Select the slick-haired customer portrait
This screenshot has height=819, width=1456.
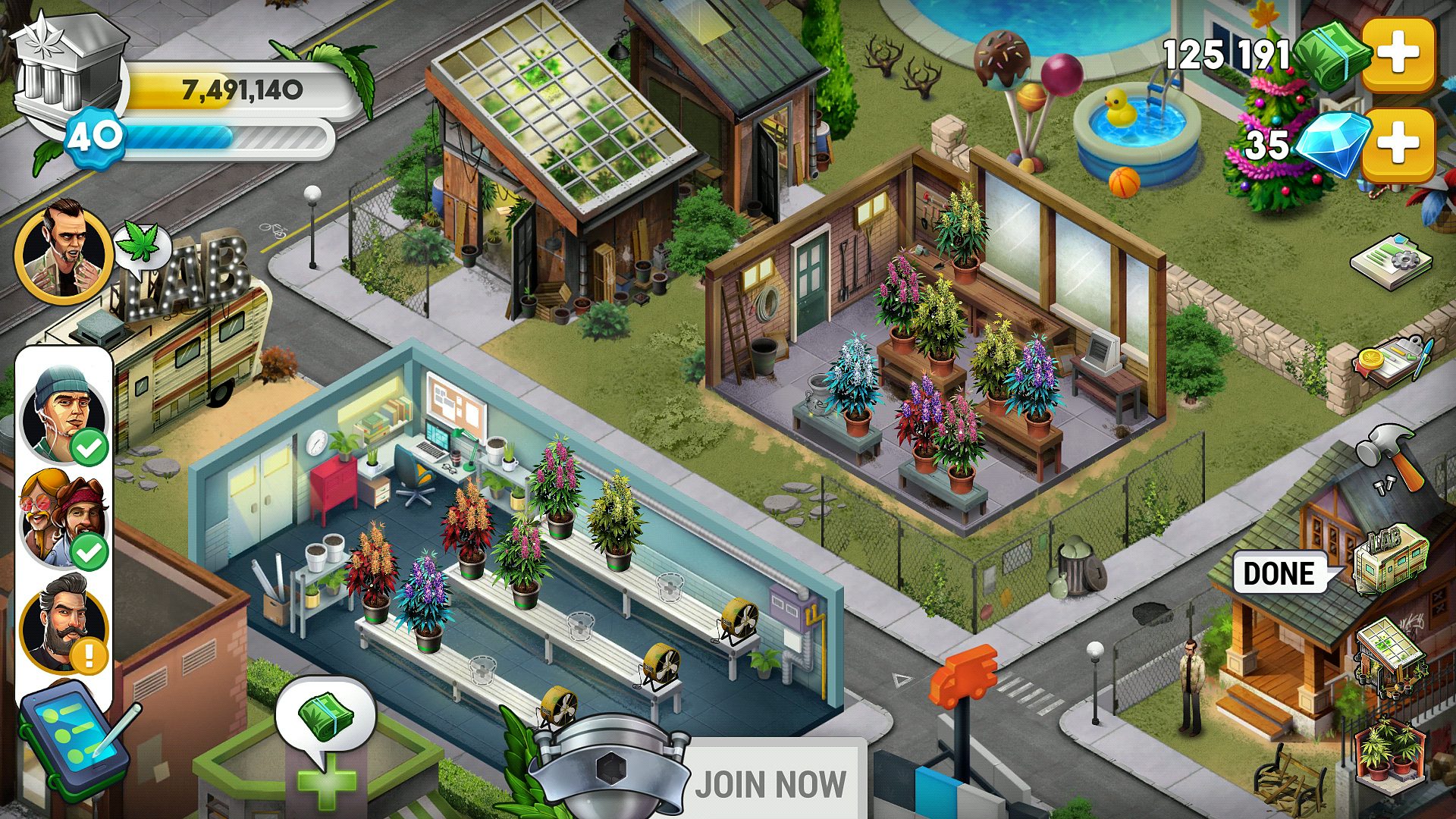(x=64, y=254)
